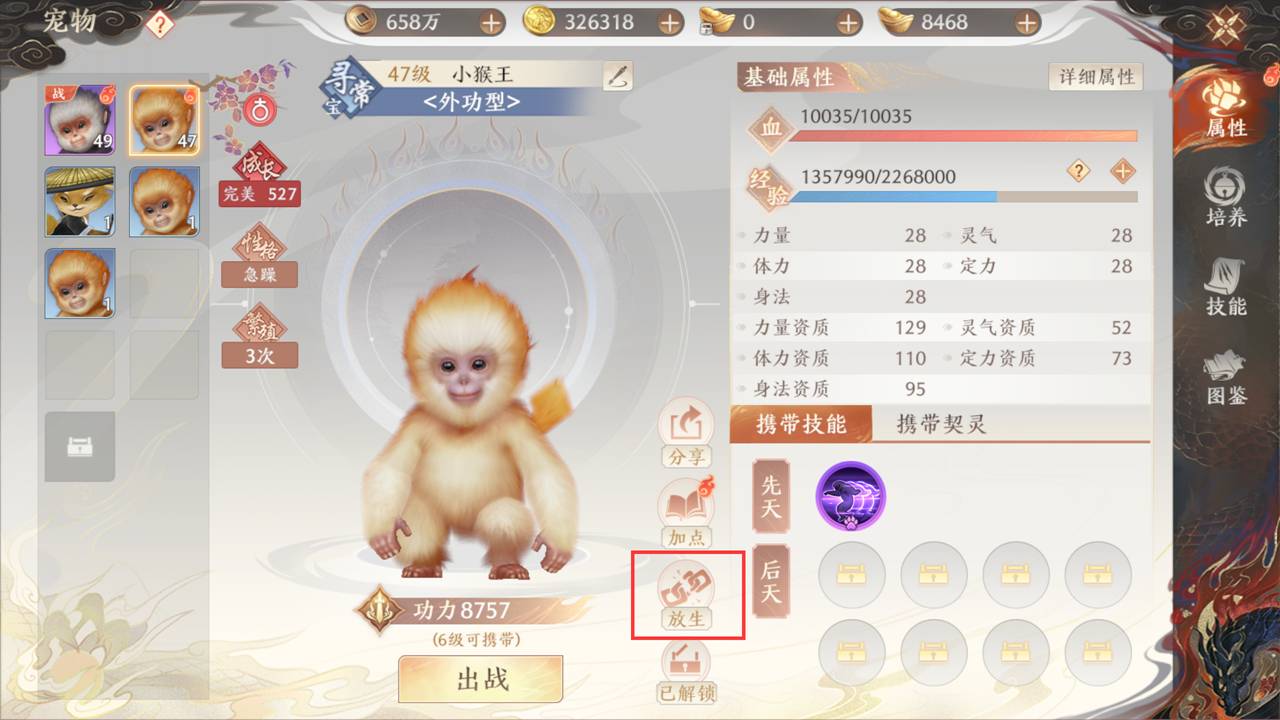Select the hatted fox pet thumbnail
The image size is (1280, 720).
coord(79,203)
